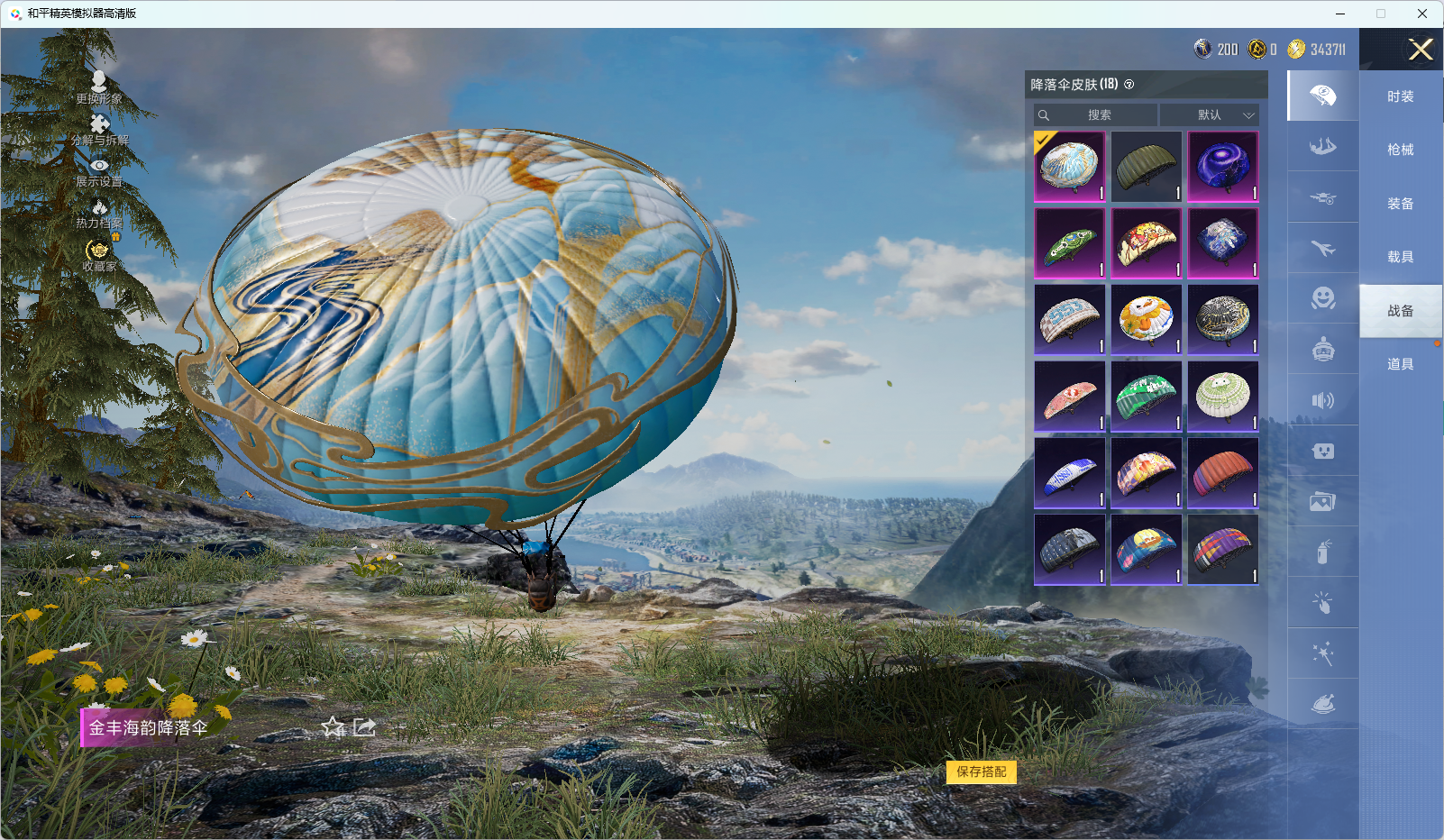Click the 保存搭配 save loadout button
1444x840 pixels.
981,772
